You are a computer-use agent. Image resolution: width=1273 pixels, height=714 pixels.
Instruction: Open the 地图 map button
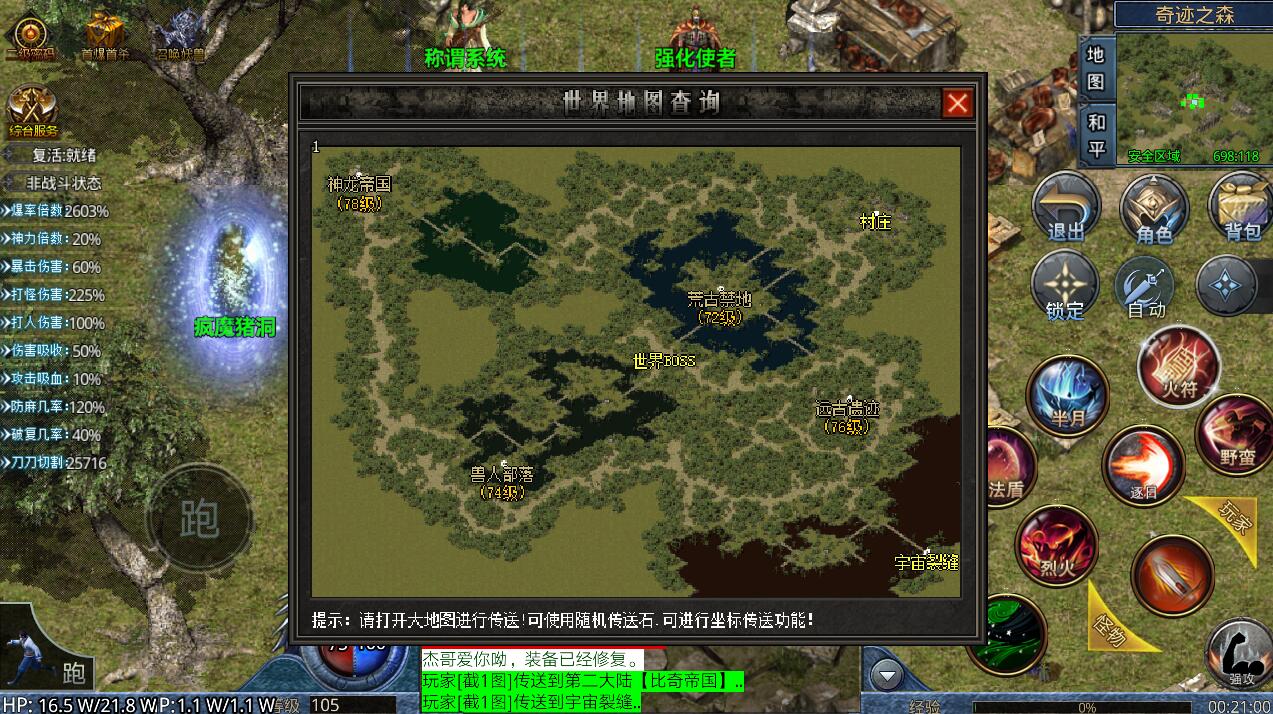tap(1096, 68)
